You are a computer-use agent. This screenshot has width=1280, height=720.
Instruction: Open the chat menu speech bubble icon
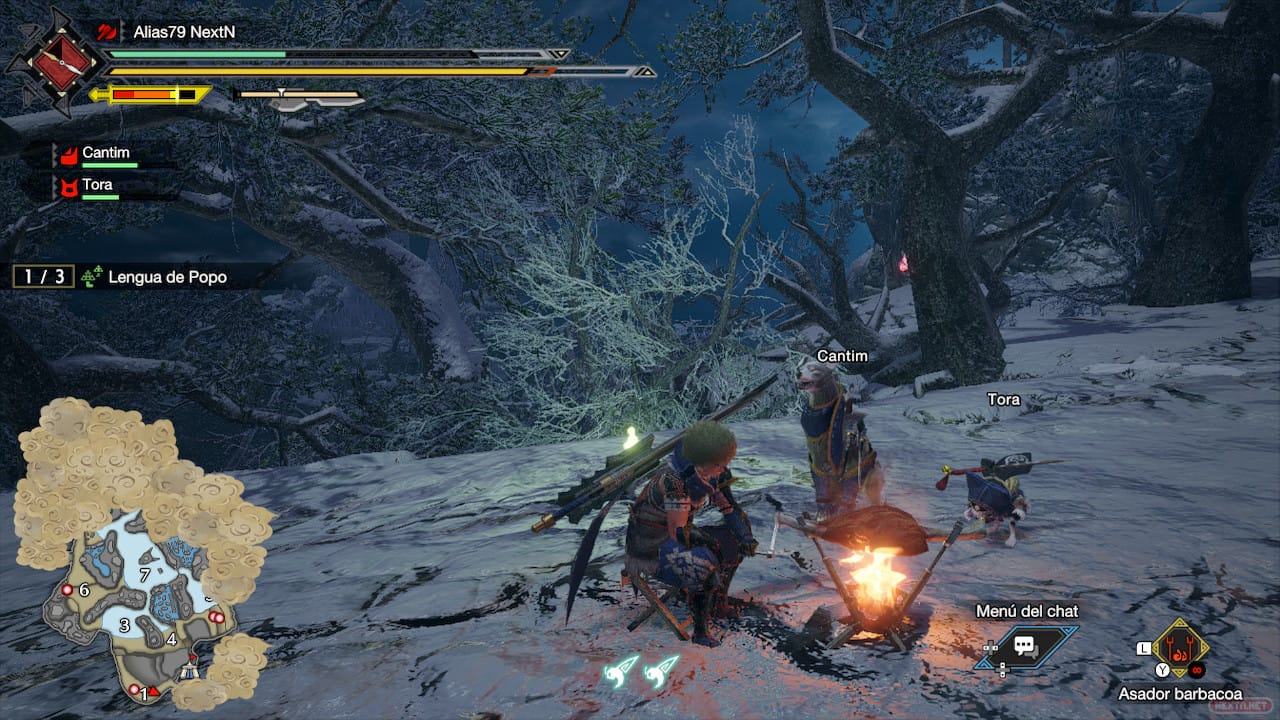(x=1025, y=644)
